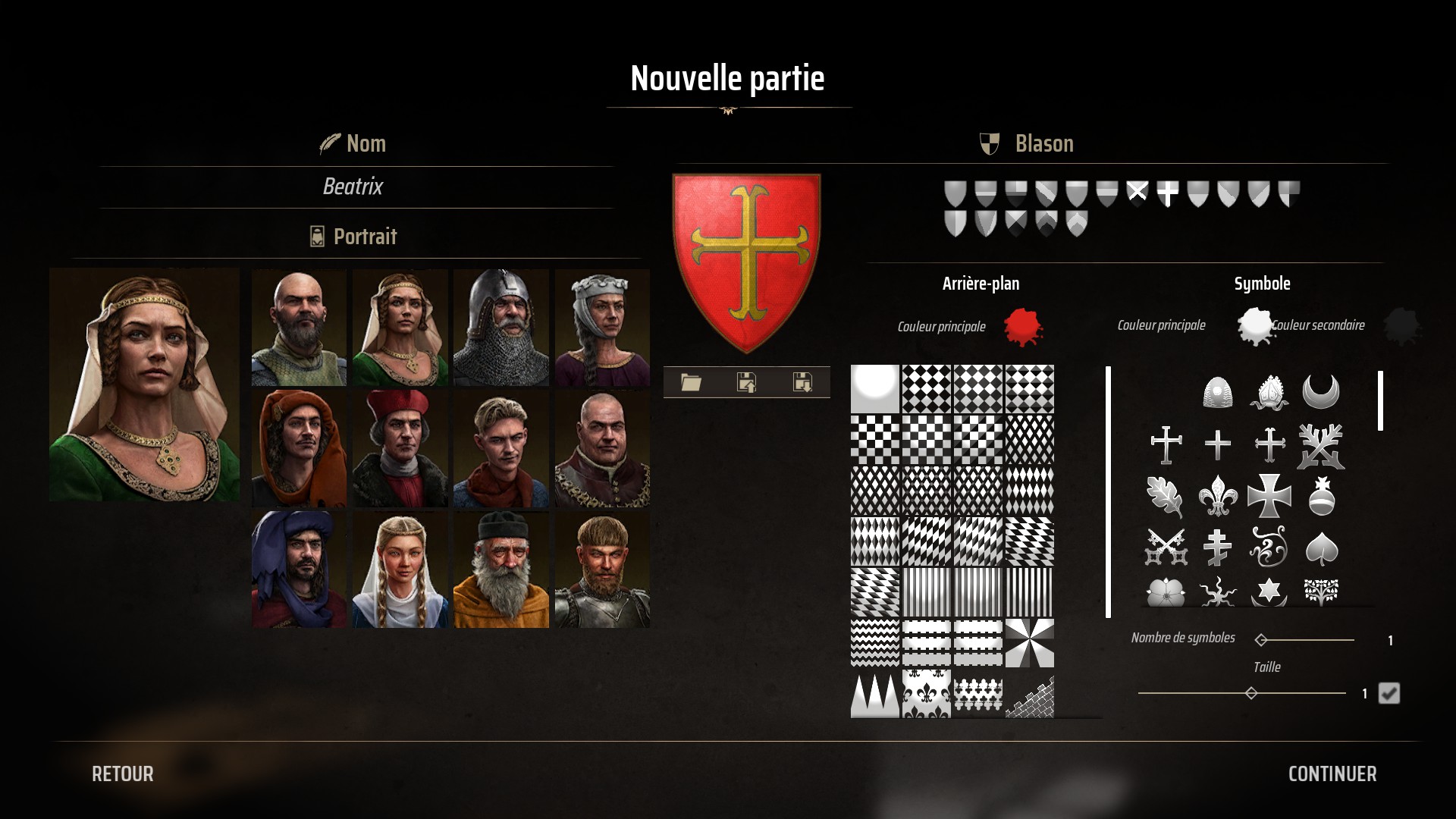Image resolution: width=1456 pixels, height=819 pixels.
Task: Open the folder icon to load a coat of arms
Action: pos(691,382)
